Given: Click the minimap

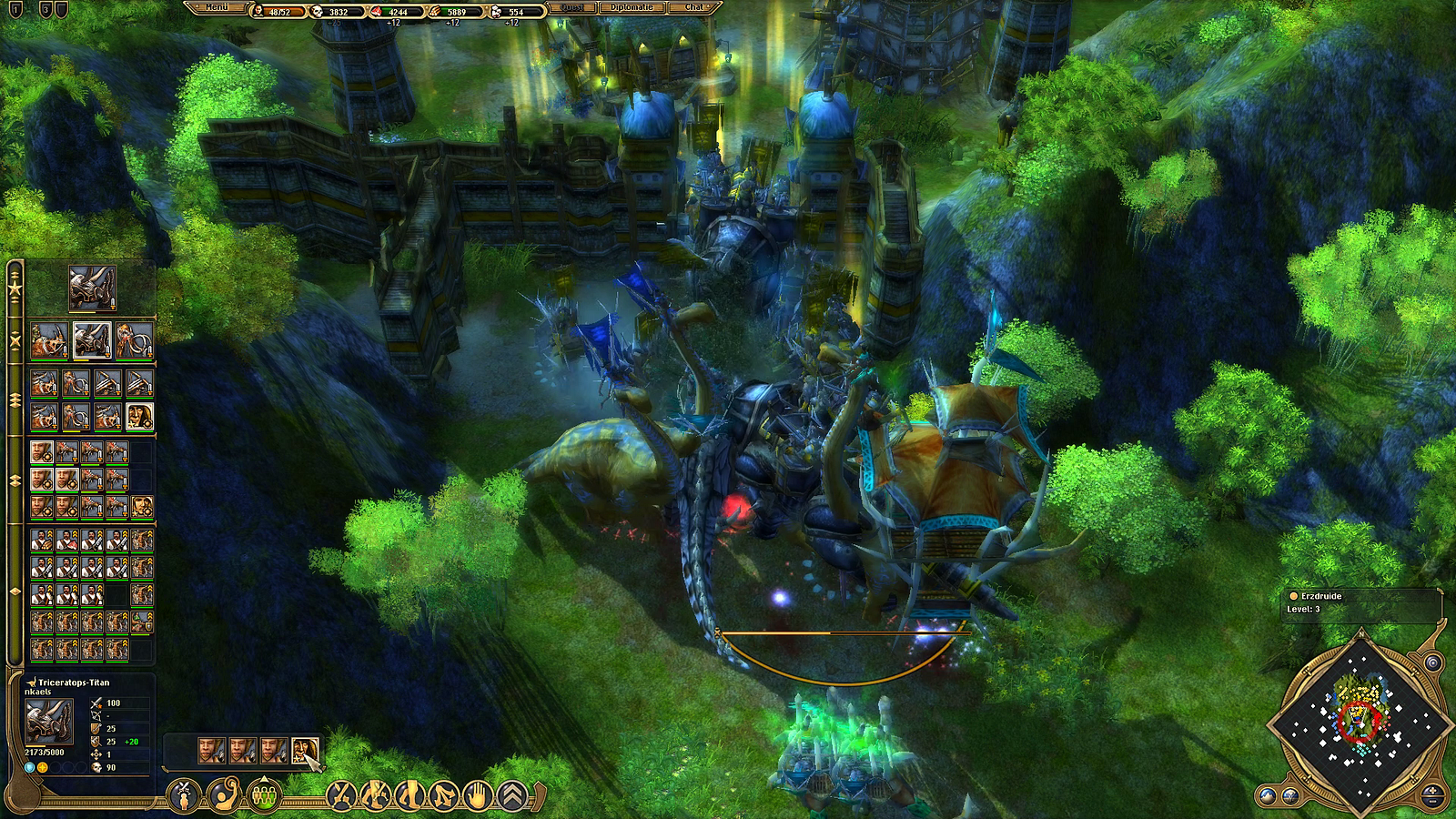Looking at the screenshot, I should tap(1361, 721).
